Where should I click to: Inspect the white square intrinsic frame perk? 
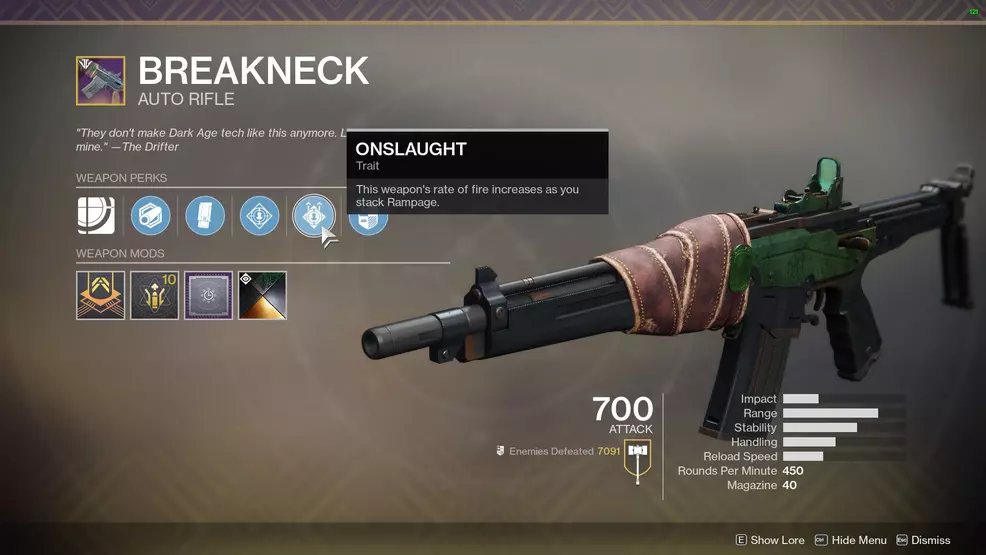point(96,215)
